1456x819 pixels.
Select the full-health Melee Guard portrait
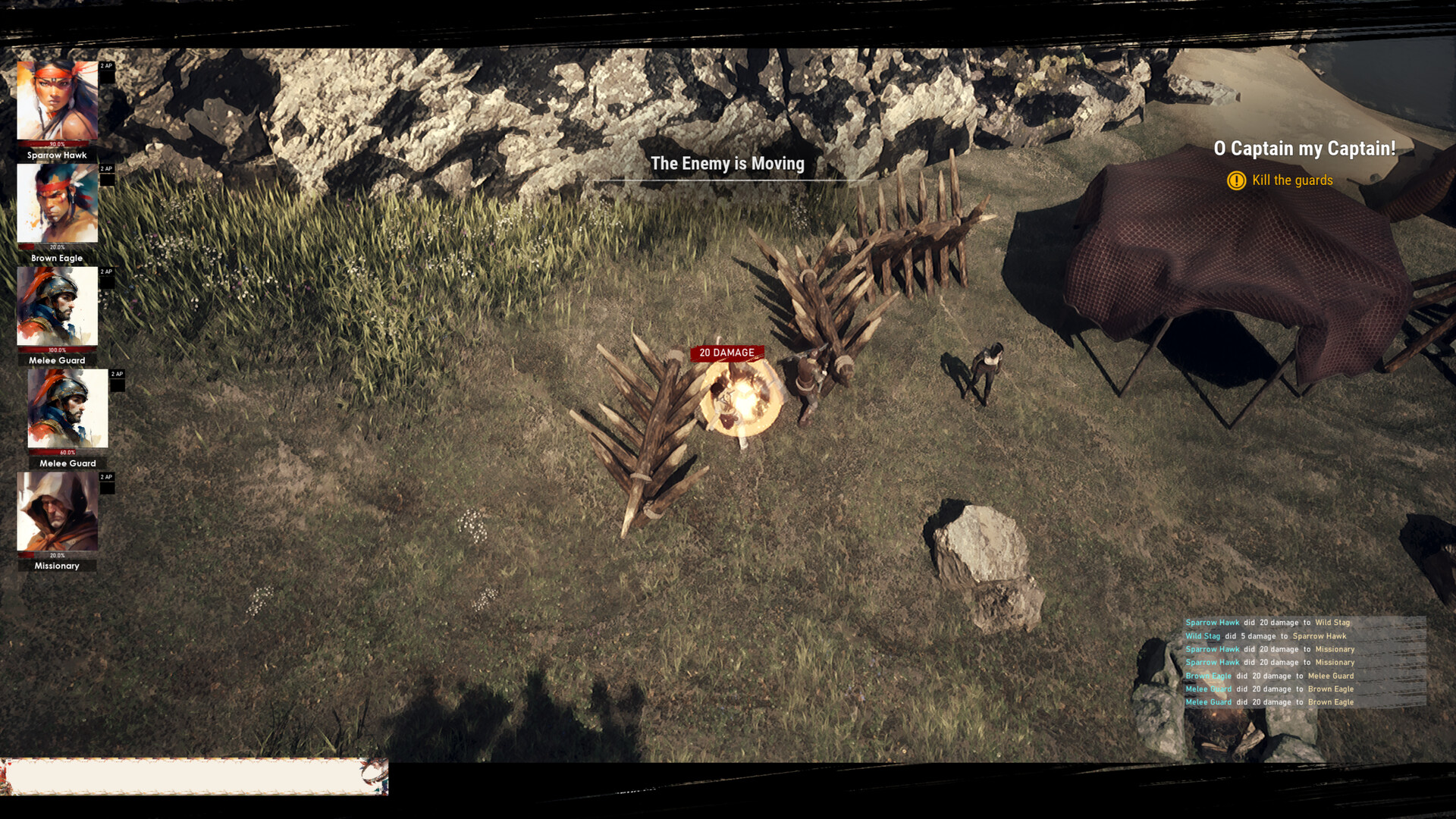point(57,307)
